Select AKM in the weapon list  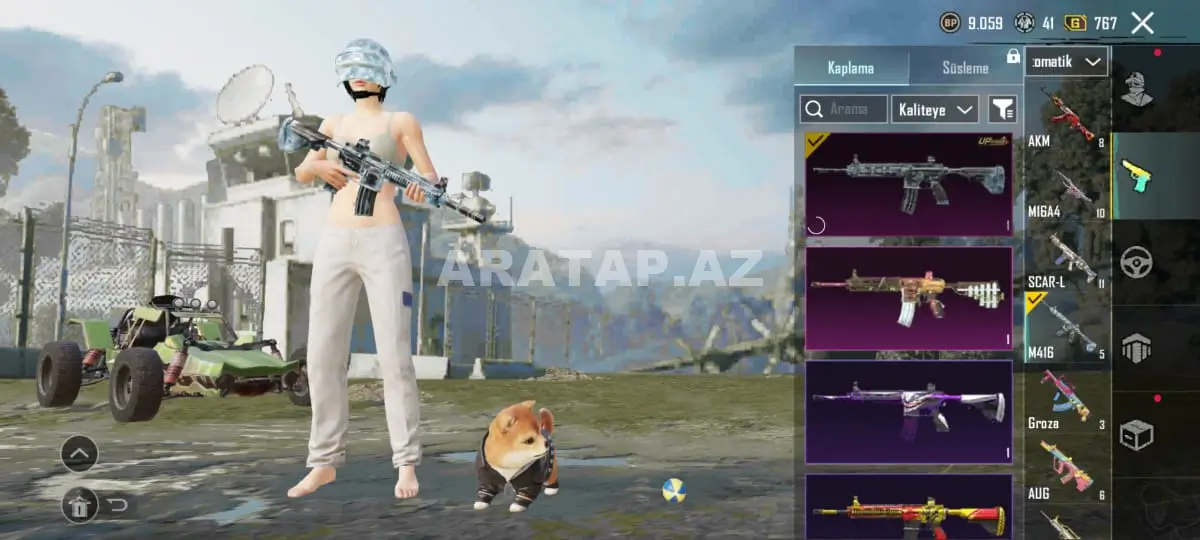pos(1066,117)
